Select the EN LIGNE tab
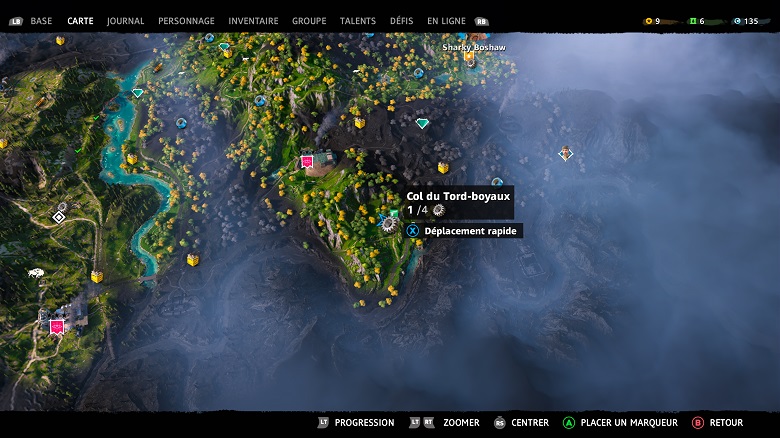 446,21
